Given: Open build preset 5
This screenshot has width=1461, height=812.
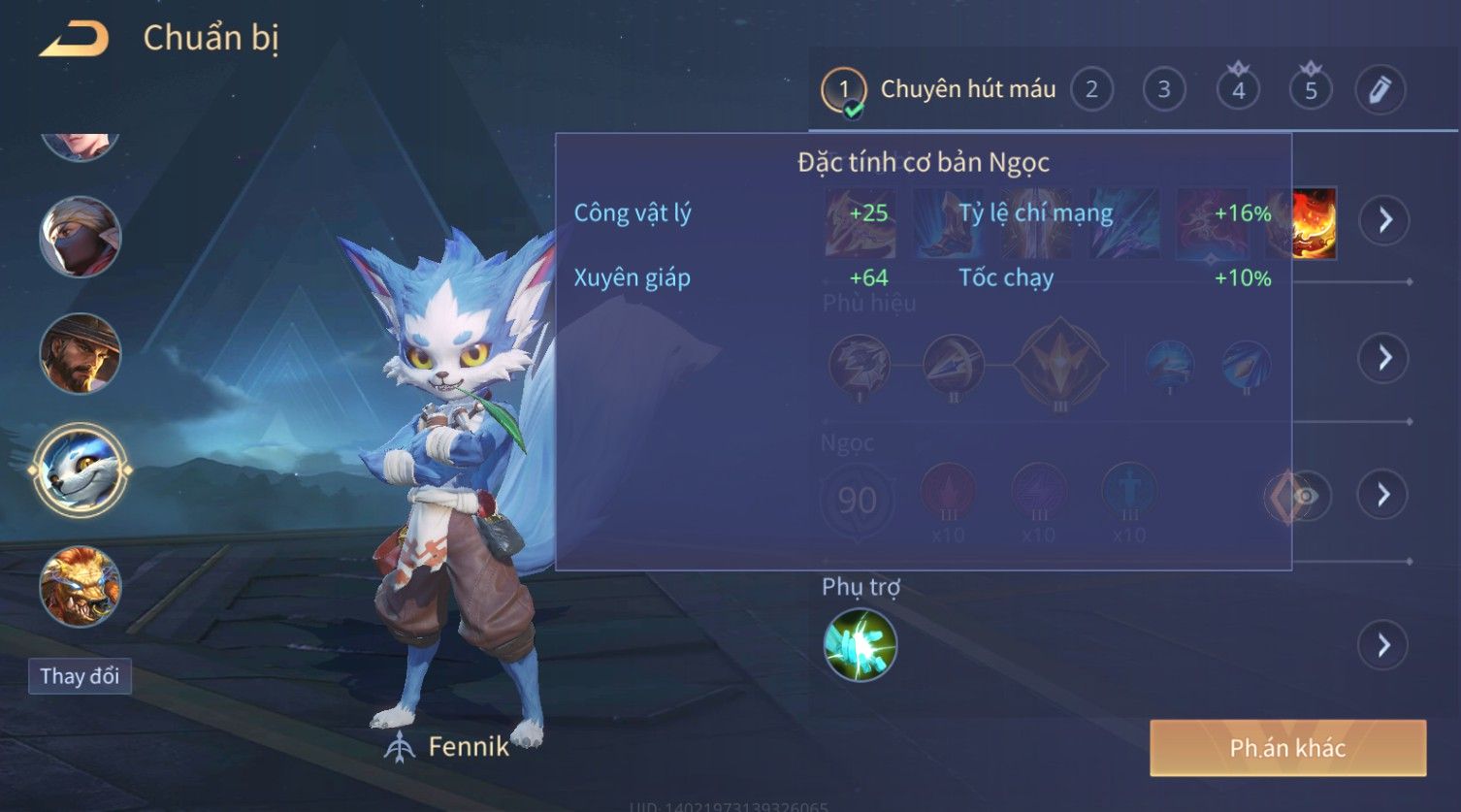Looking at the screenshot, I should click(1311, 90).
